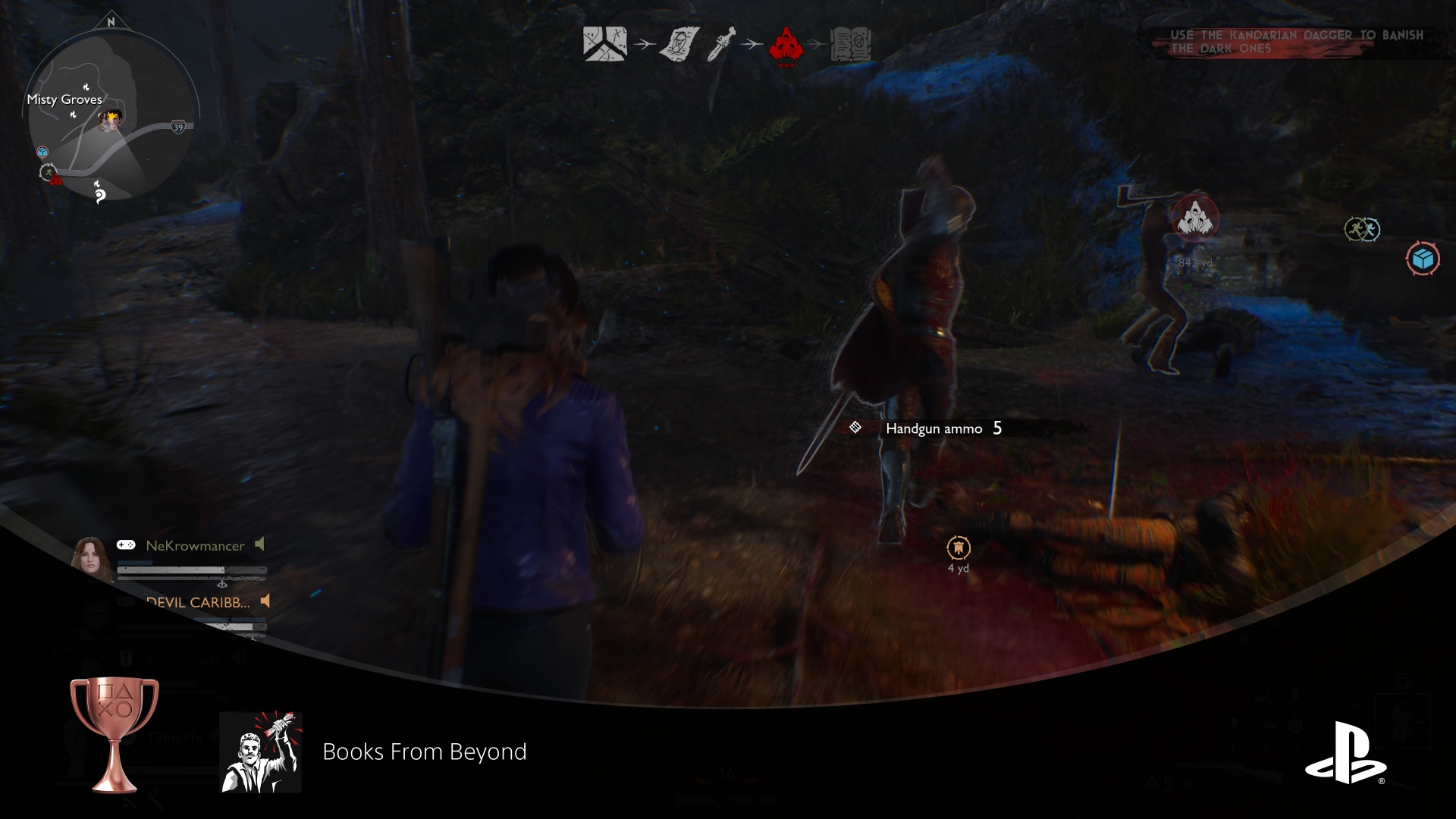
Task: Open the Misty Groves region label
Action: [65, 99]
